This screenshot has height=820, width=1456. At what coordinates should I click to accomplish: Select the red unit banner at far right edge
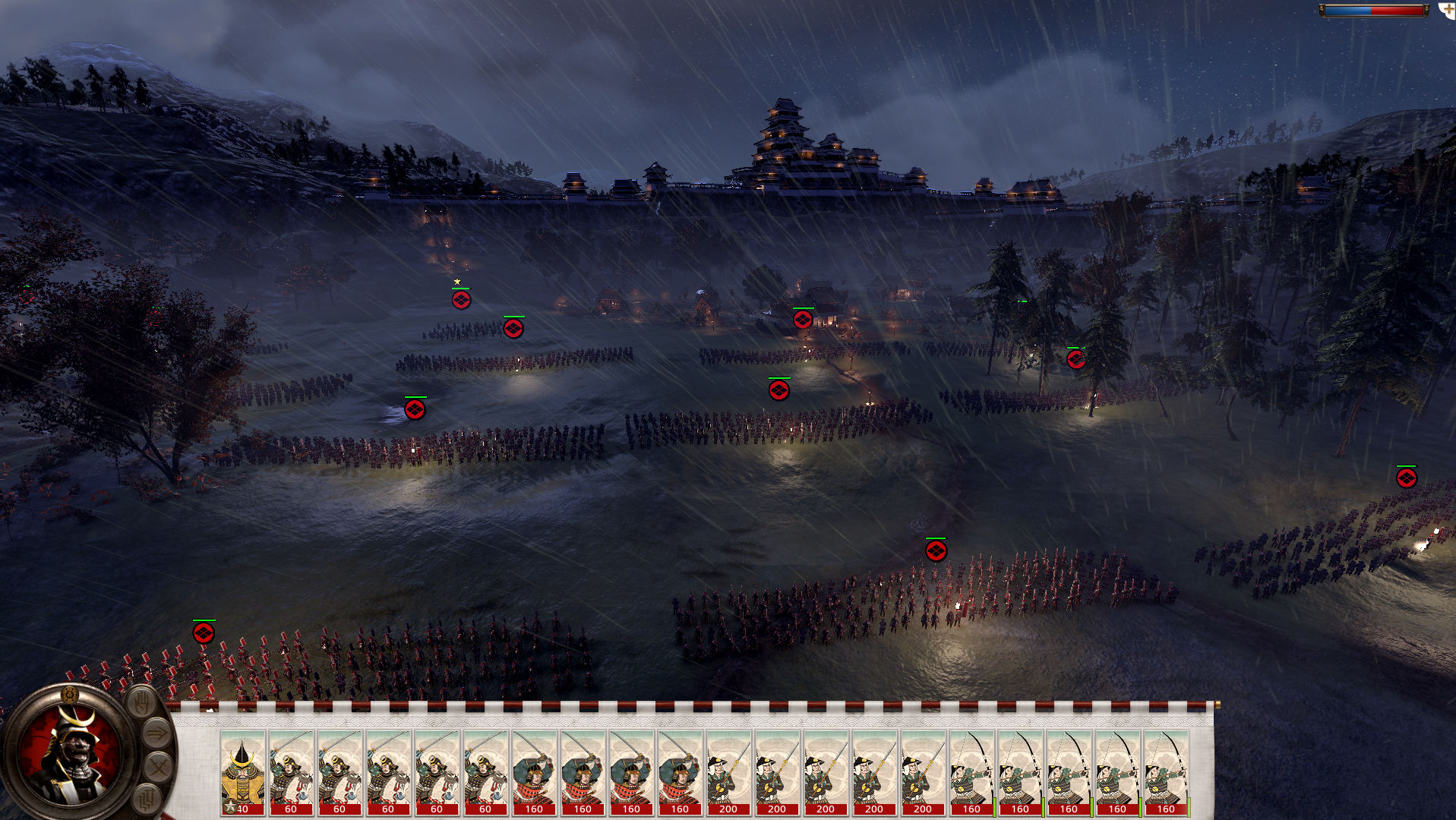pyautogui.click(x=1405, y=478)
